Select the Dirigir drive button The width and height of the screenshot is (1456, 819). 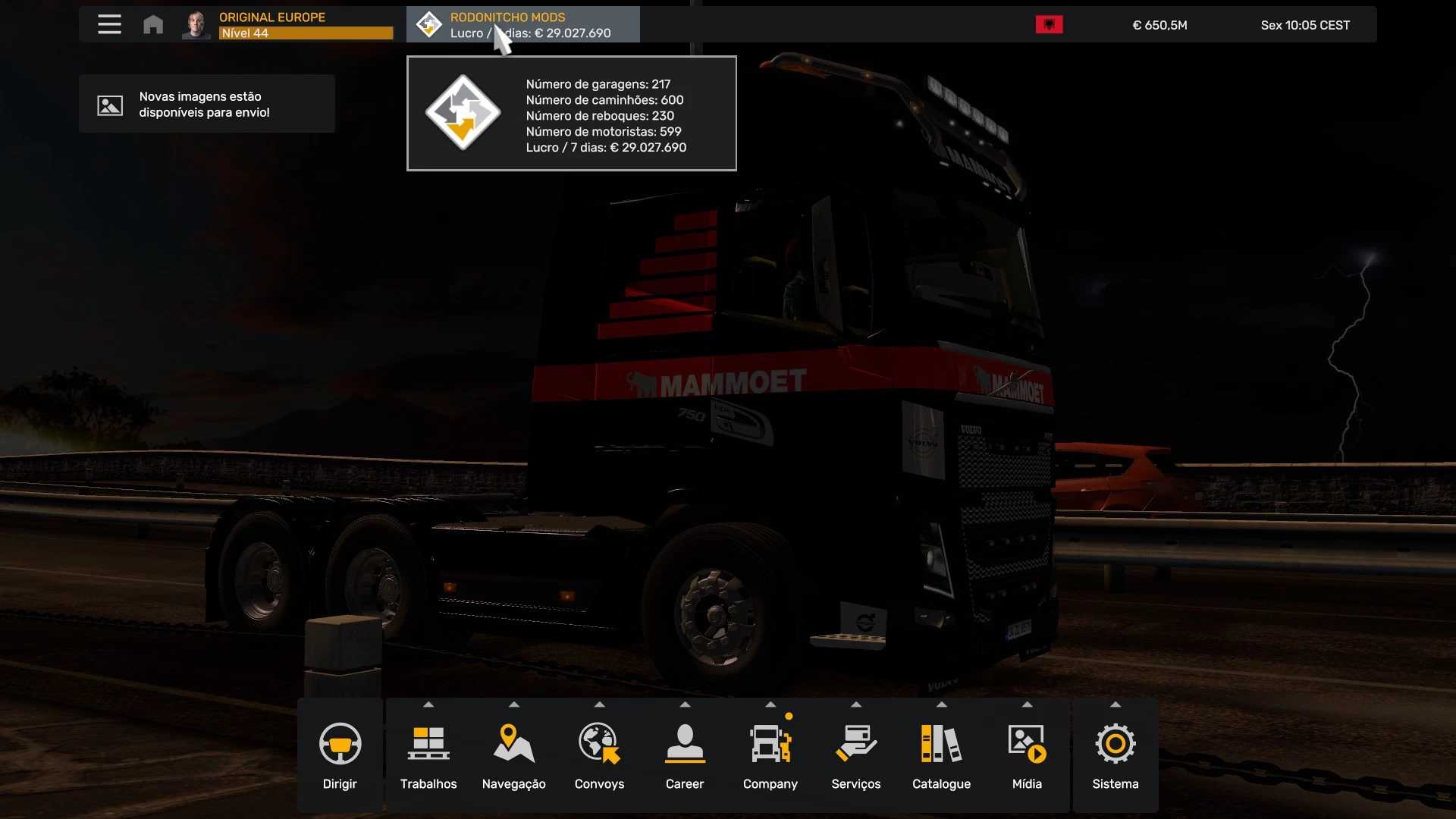[x=340, y=755]
